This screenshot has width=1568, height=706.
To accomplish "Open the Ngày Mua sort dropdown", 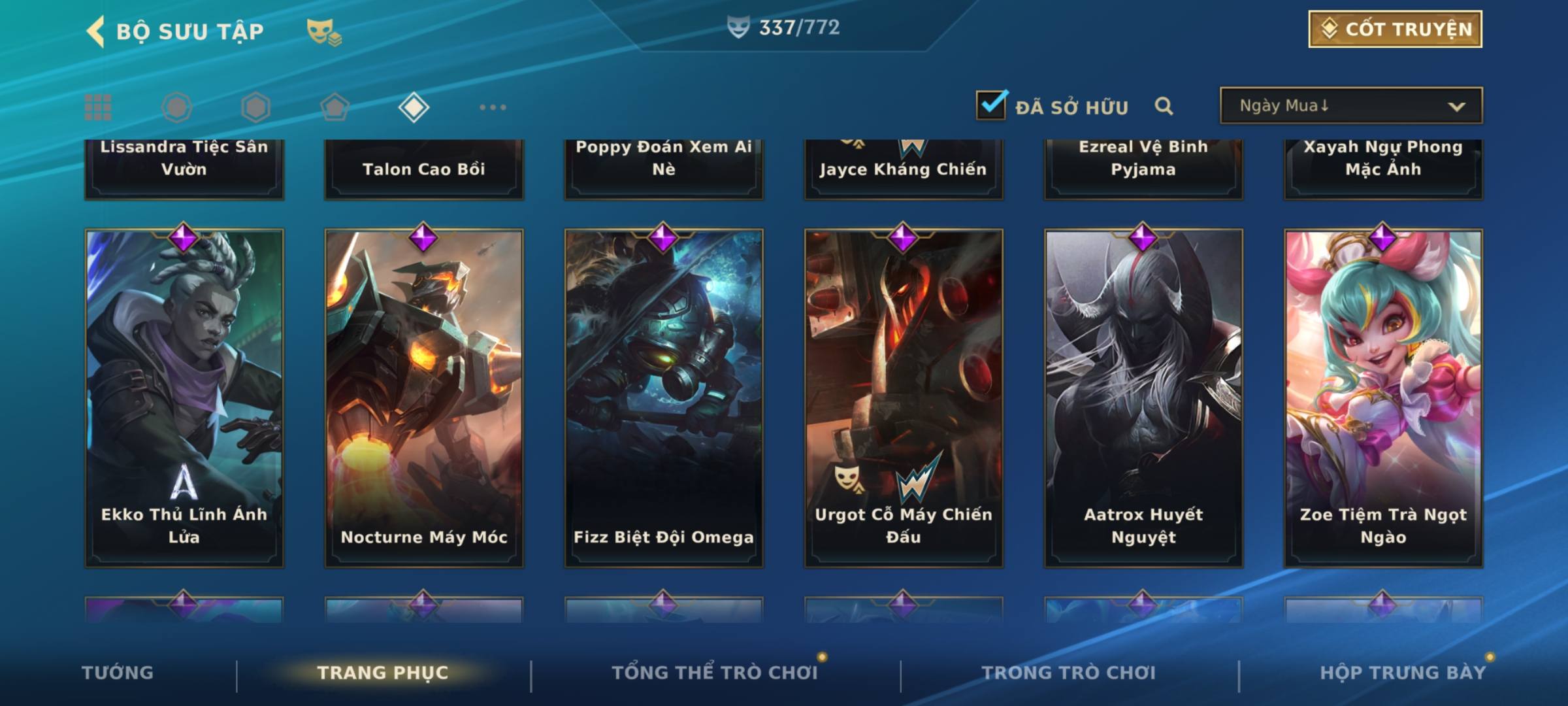I will click(1350, 106).
